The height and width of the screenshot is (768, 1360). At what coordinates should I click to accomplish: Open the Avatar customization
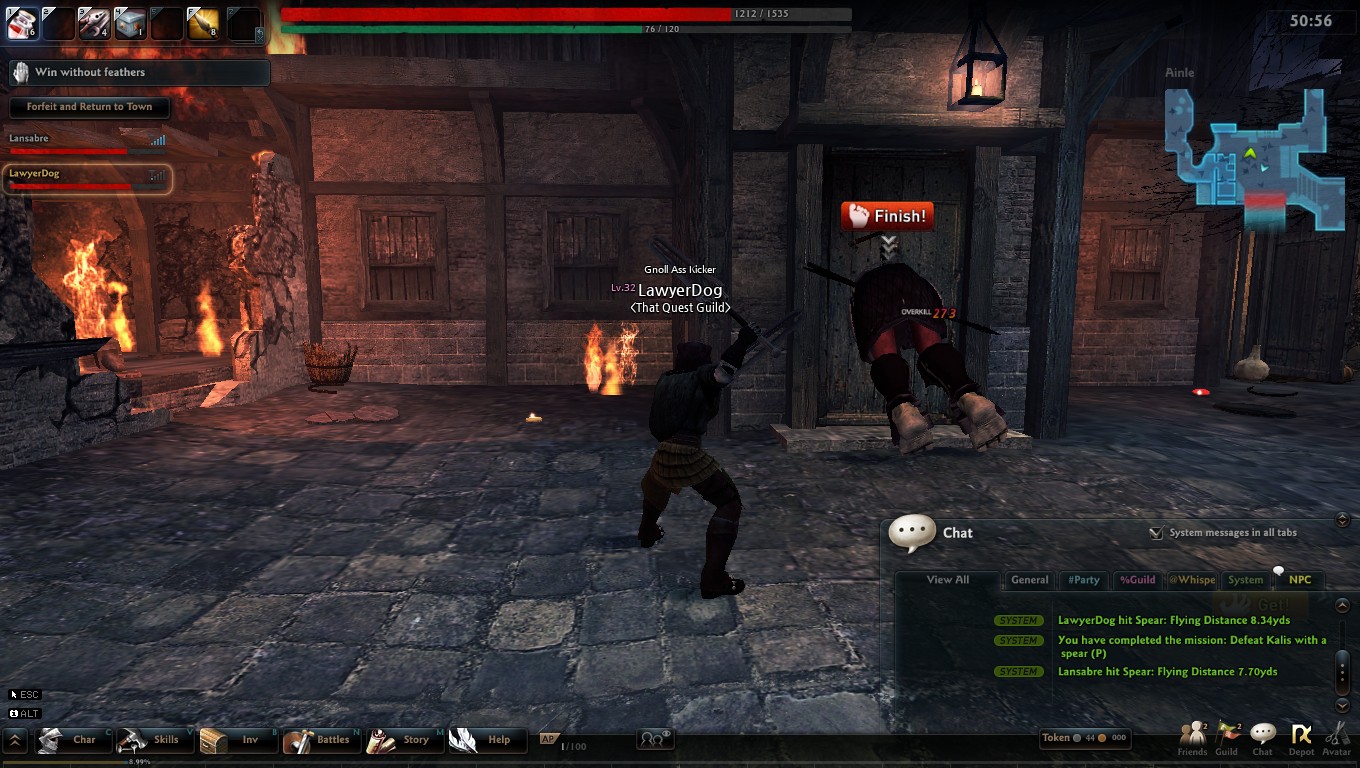click(x=1337, y=739)
